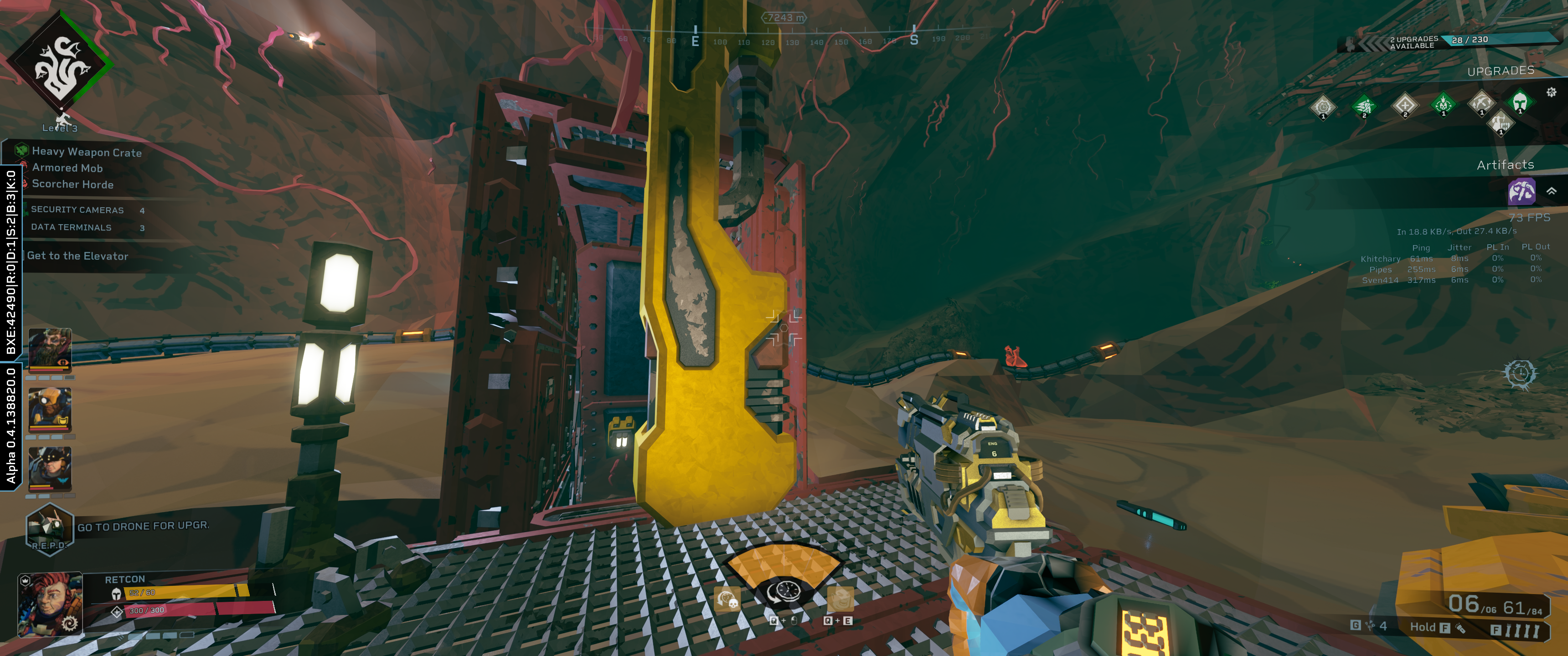Image resolution: width=1568 pixels, height=656 pixels.
Task: Select the green helmet upgrade icon
Action: point(1519,101)
